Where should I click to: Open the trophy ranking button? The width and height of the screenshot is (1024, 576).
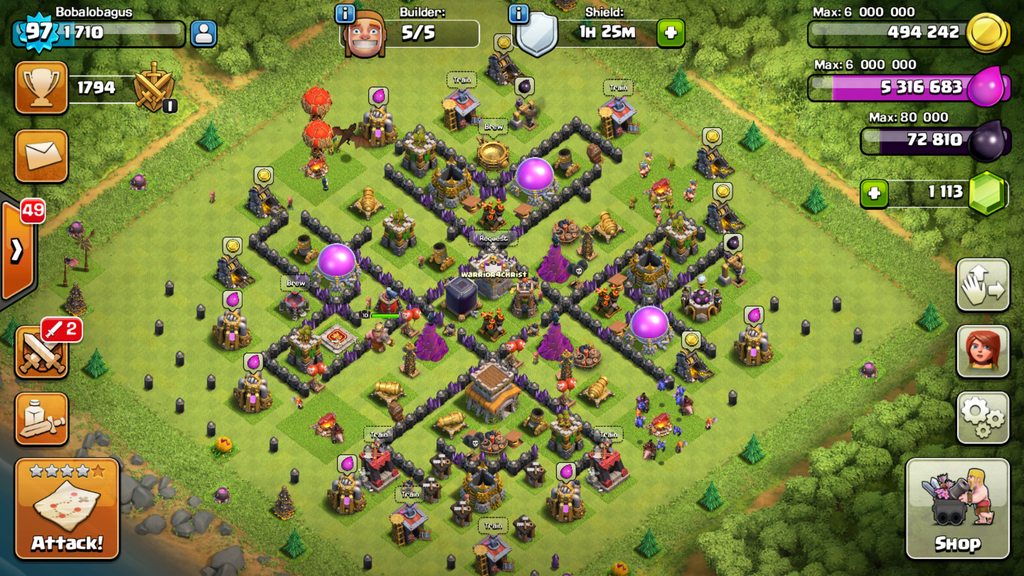41,88
